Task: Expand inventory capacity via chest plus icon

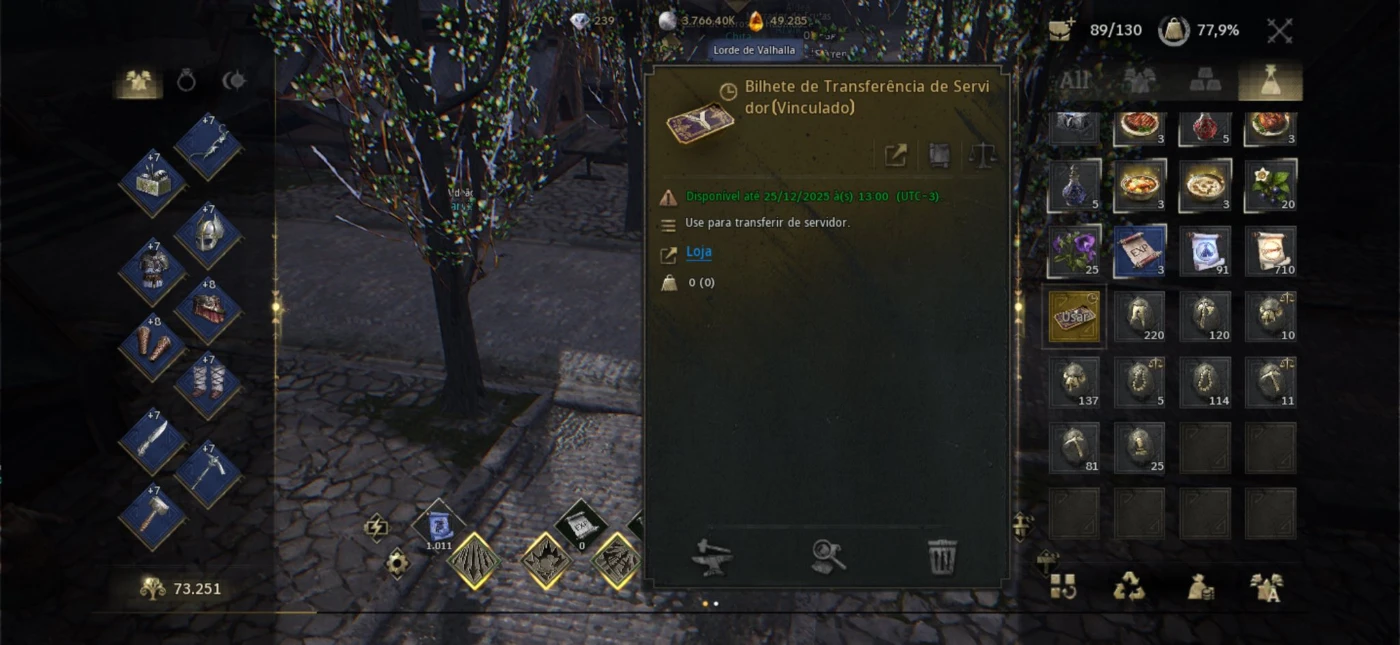Action: [1061, 30]
